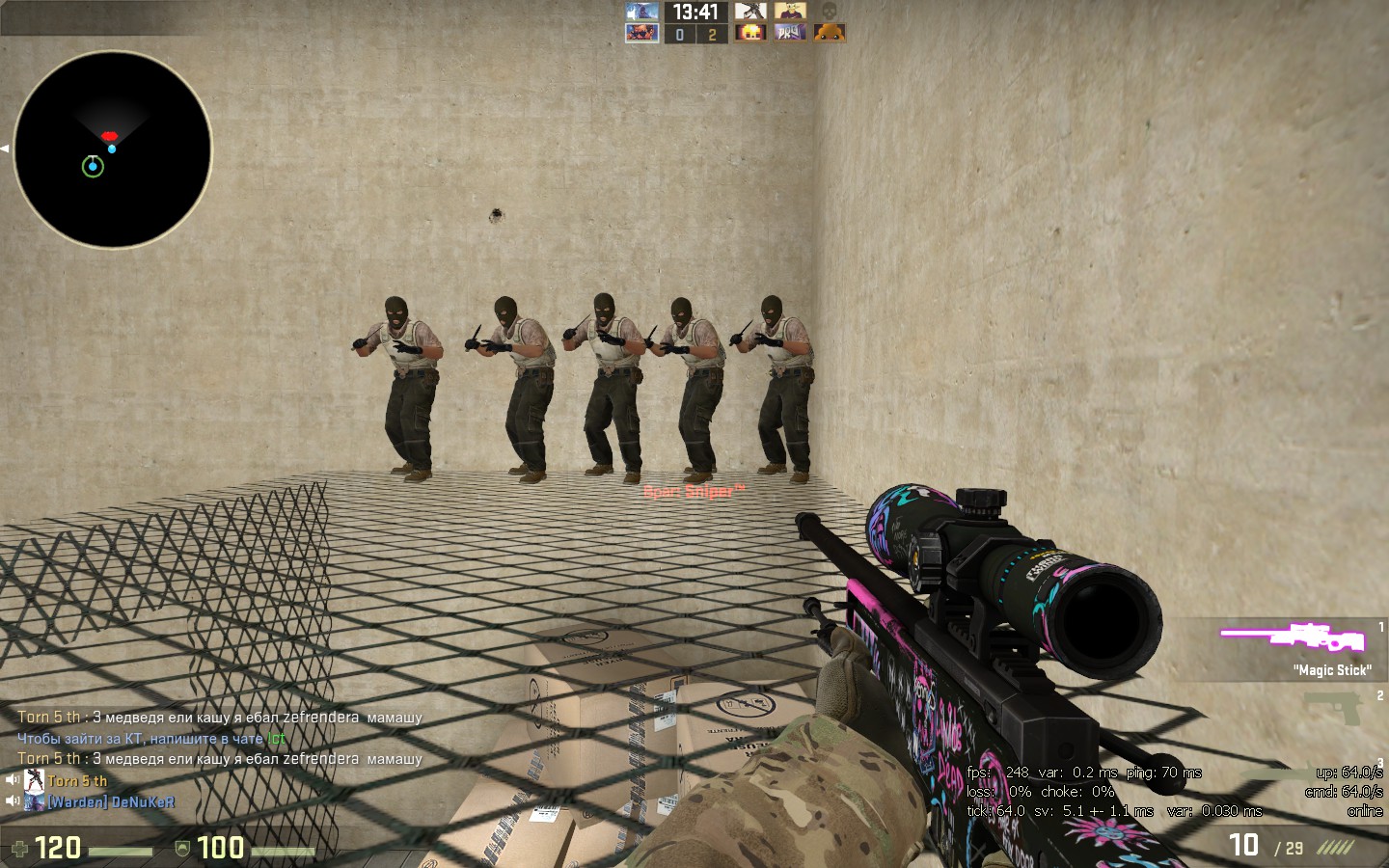This screenshot has height=868, width=1389.
Task: Toggle voice speaker icon beside Torn 5 th
Action: pos(13,780)
